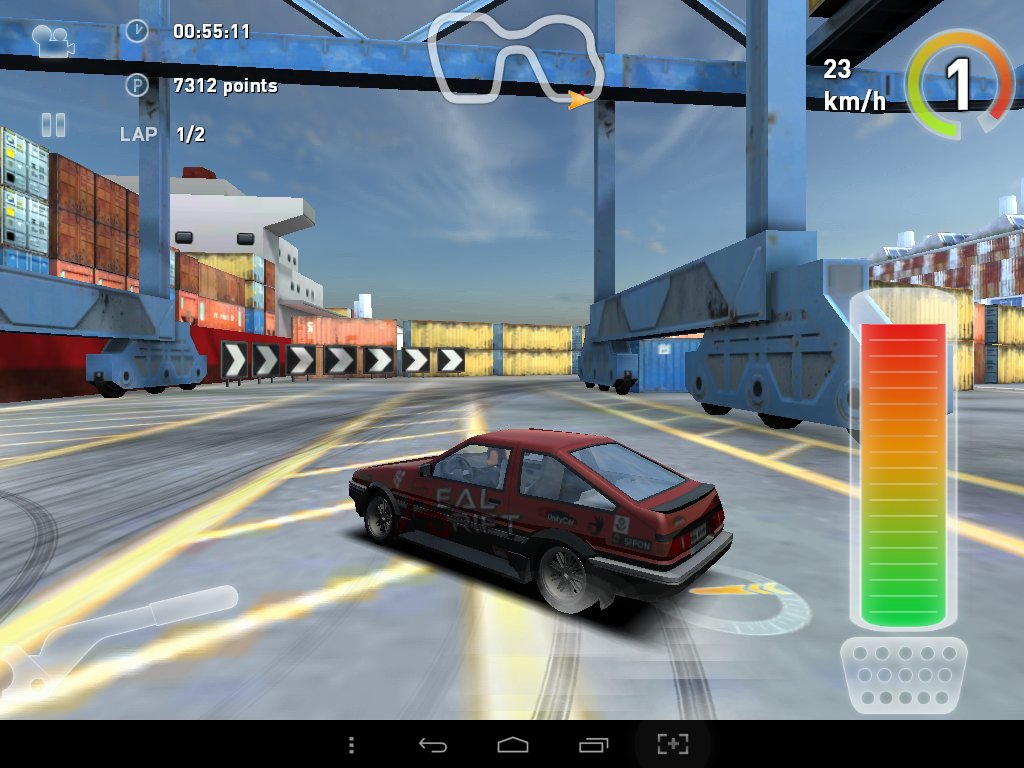Image resolution: width=1024 pixels, height=768 pixels.
Task: Tap the Android home button
Action: [x=512, y=745]
